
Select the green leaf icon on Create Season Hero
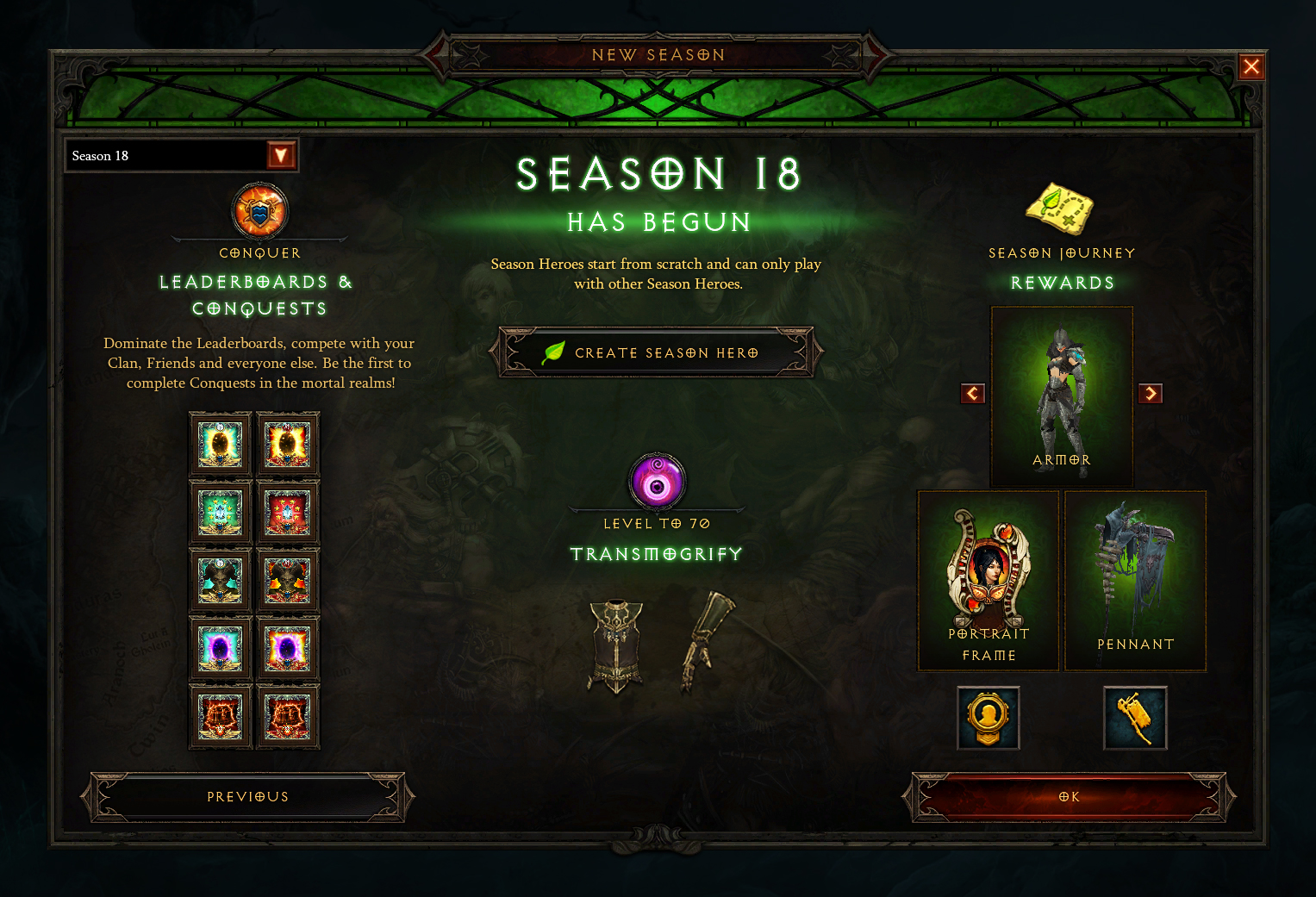point(552,352)
